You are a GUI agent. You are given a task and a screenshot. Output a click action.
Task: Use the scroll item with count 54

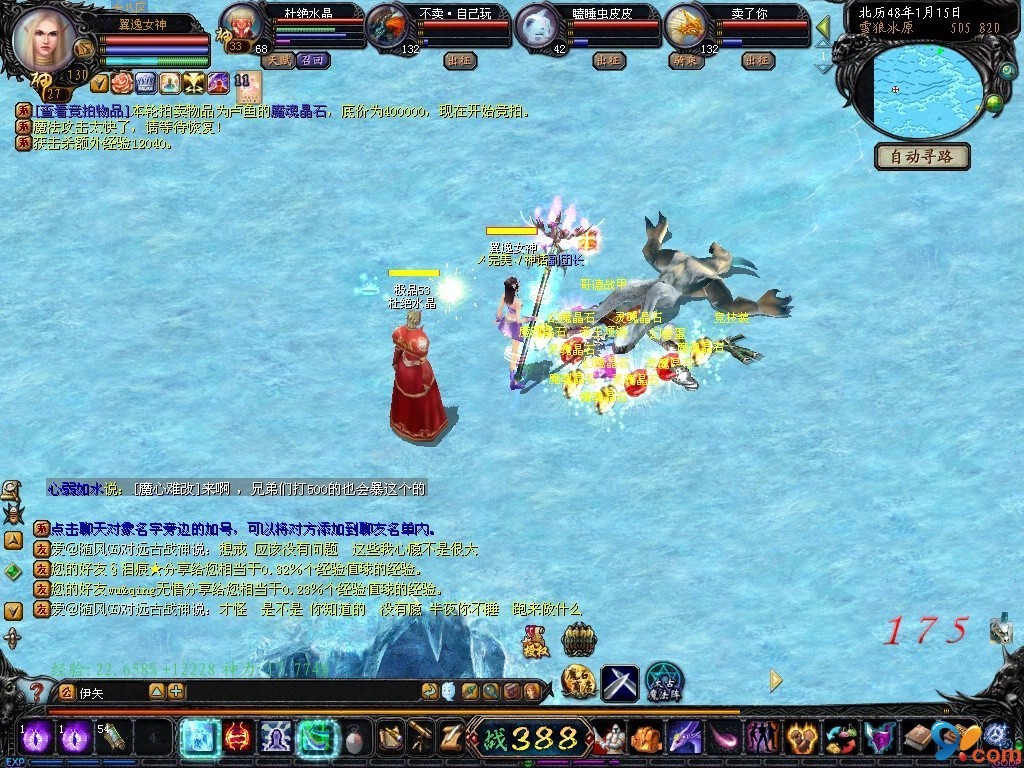[x=110, y=738]
